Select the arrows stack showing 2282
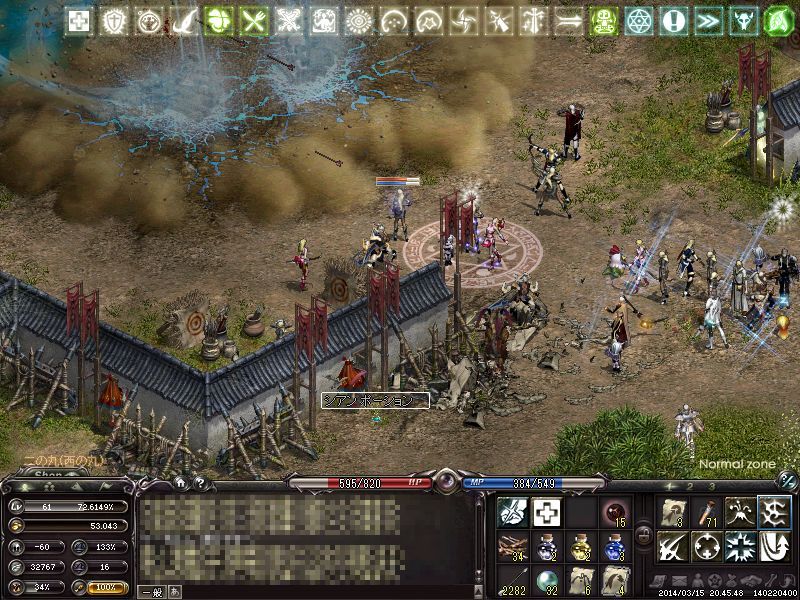The width and height of the screenshot is (800, 600). [511, 580]
